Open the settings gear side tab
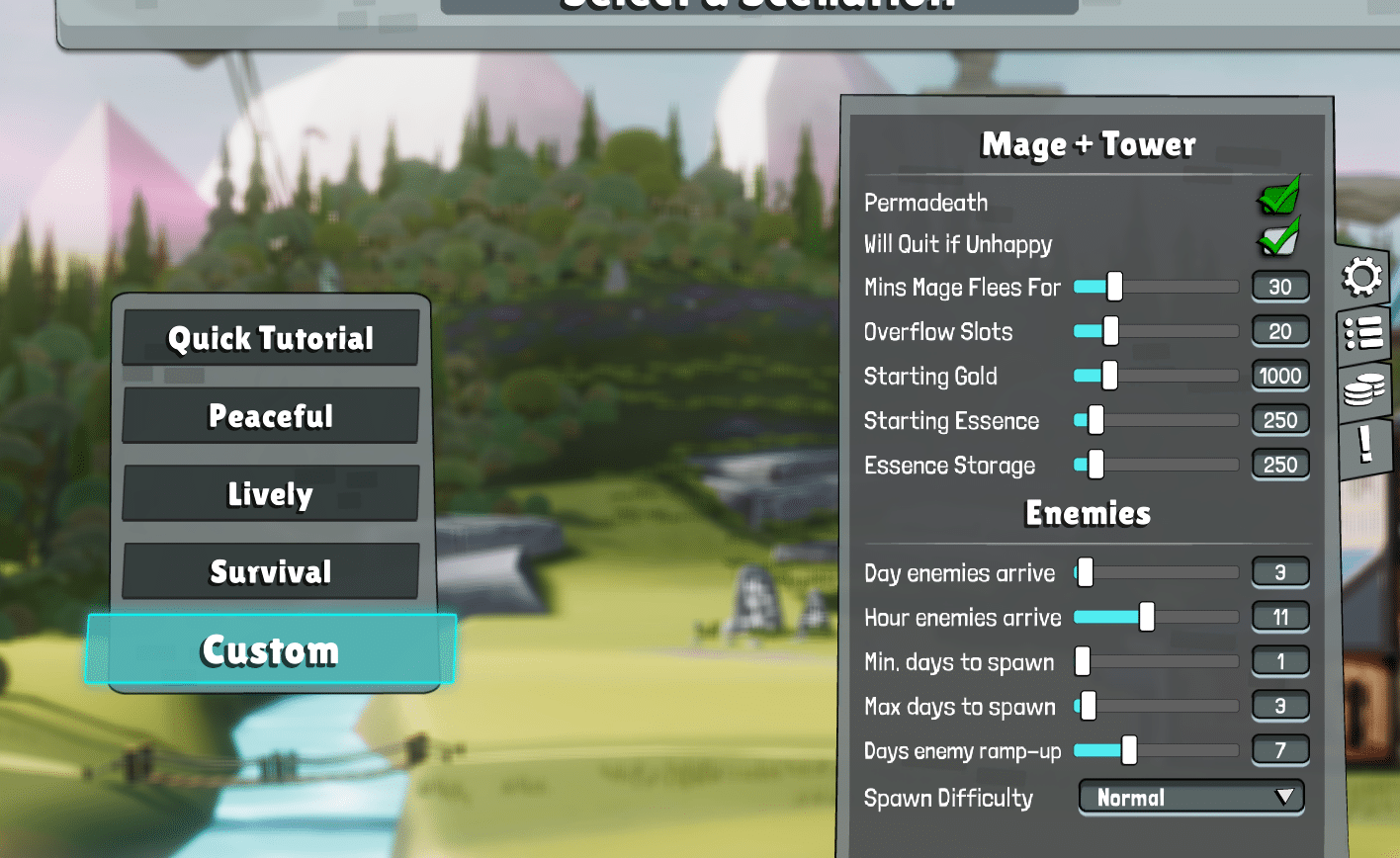1400x858 pixels. coord(1362,278)
